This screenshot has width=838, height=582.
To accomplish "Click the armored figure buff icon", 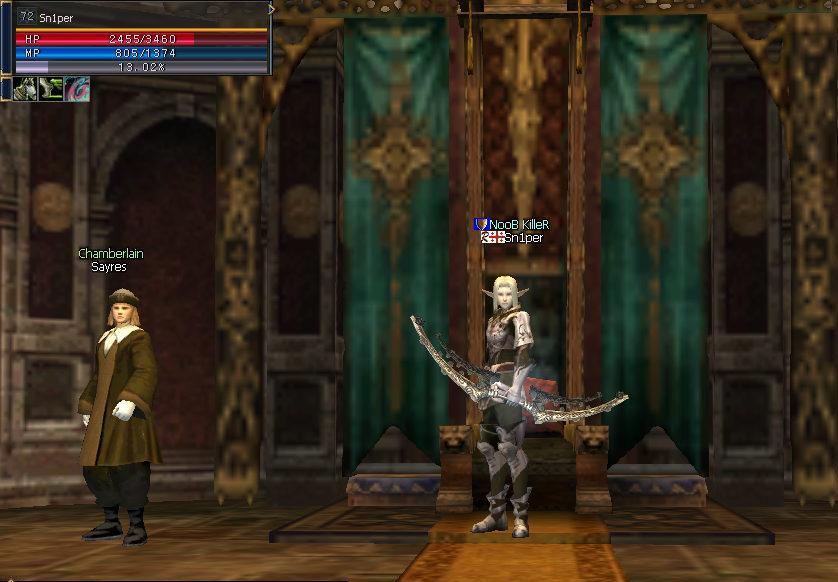I will coord(27,88).
